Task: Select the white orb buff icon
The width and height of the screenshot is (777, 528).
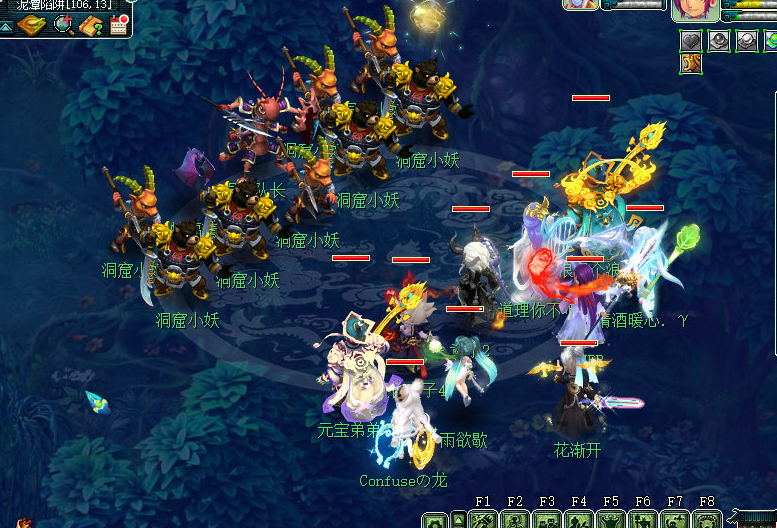Action: [746, 41]
